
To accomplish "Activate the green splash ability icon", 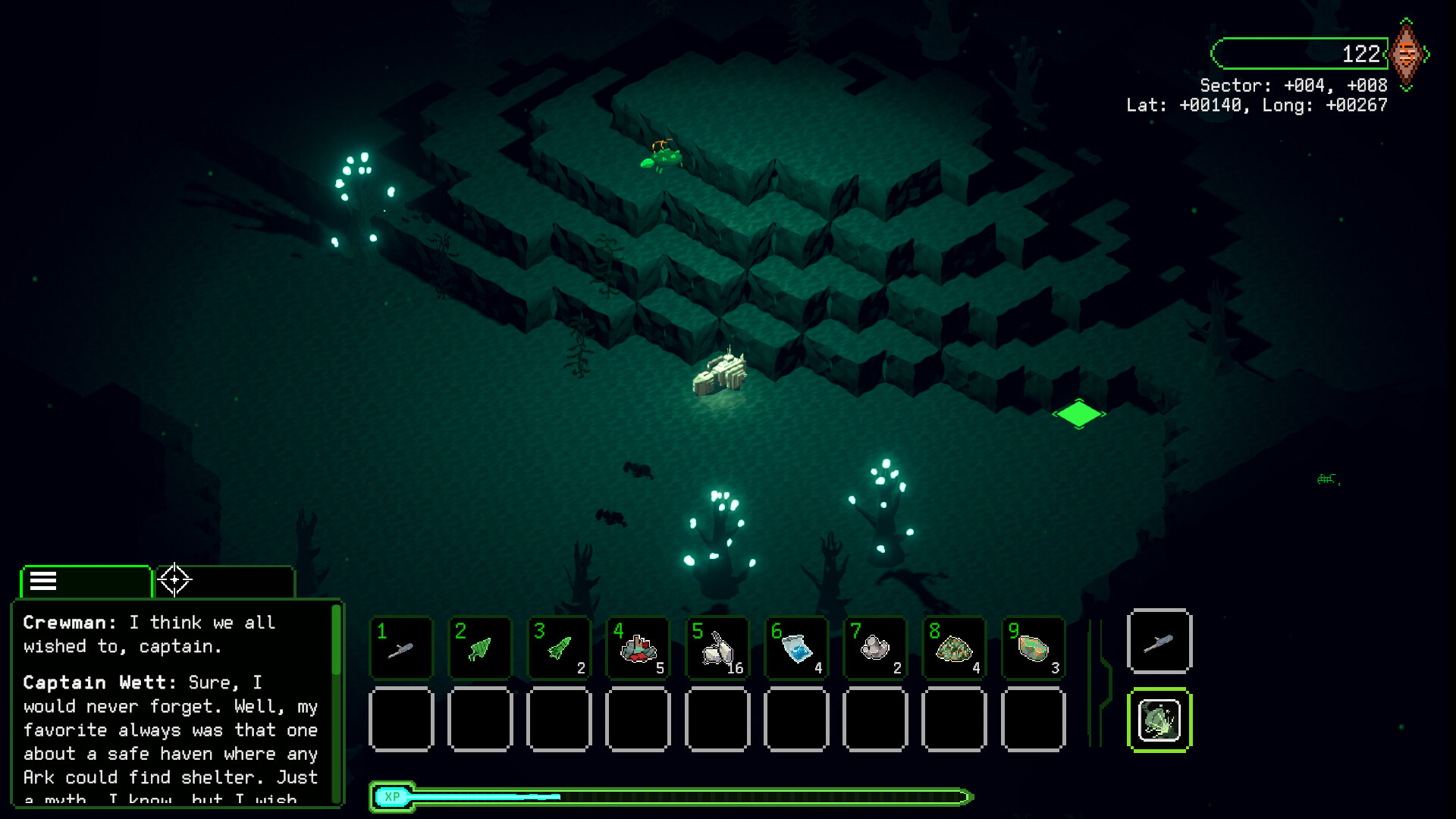I will click(x=1159, y=719).
